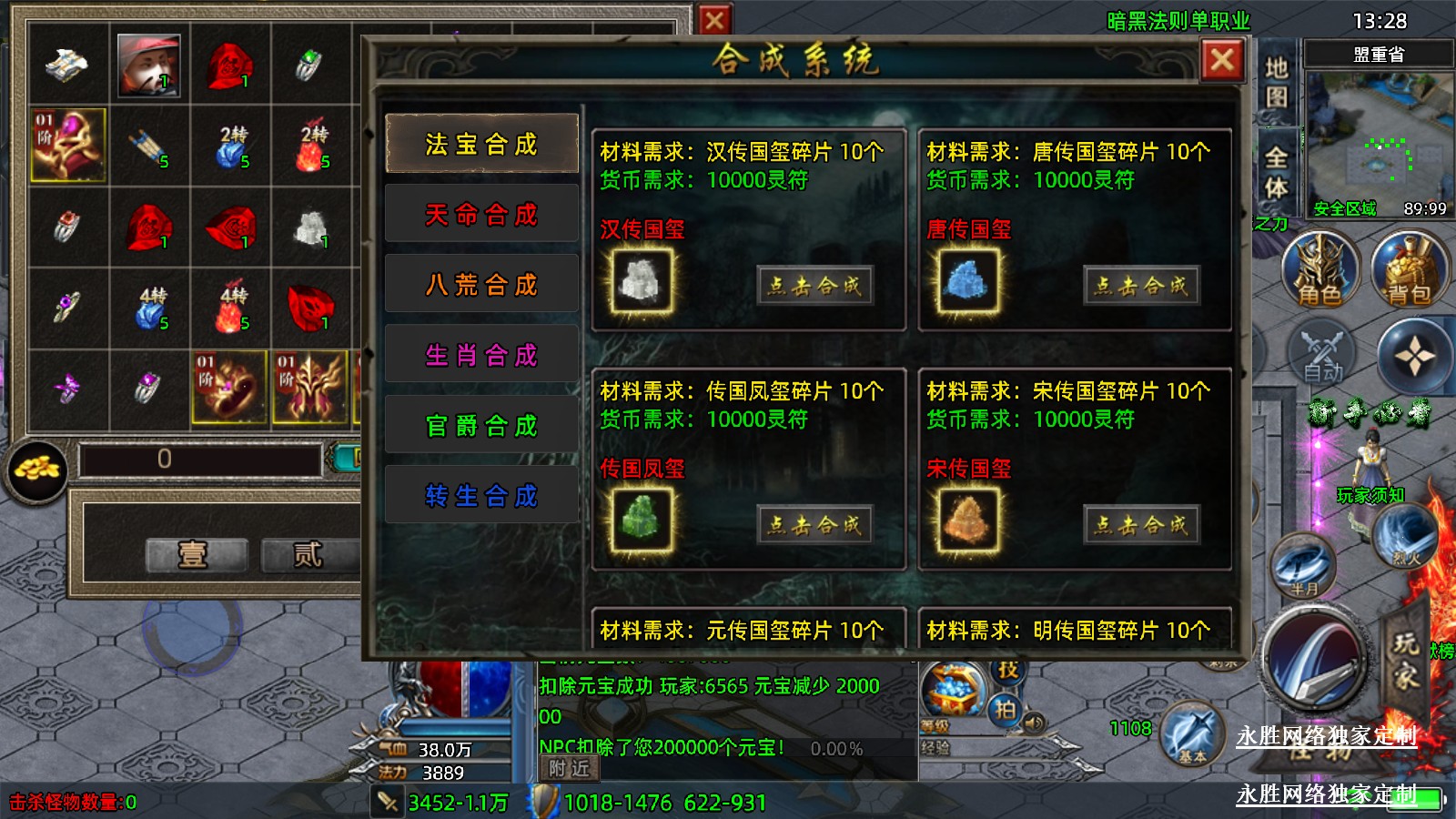1456x819 pixels.
Task: Synthesize the 唐传国玺 seal
Action: click(x=1141, y=286)
